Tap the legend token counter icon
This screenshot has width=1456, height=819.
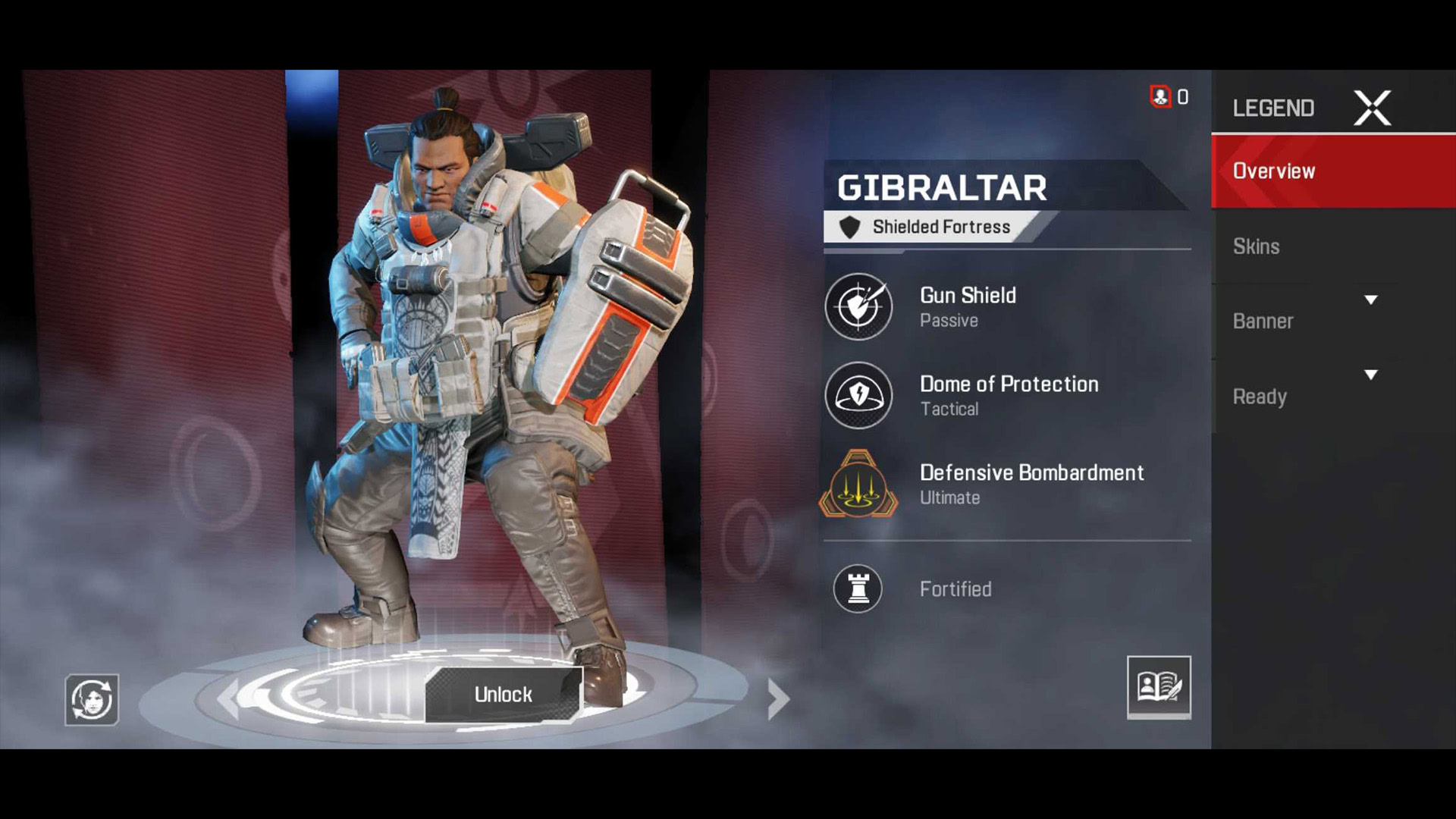[x=1160, y=97]
